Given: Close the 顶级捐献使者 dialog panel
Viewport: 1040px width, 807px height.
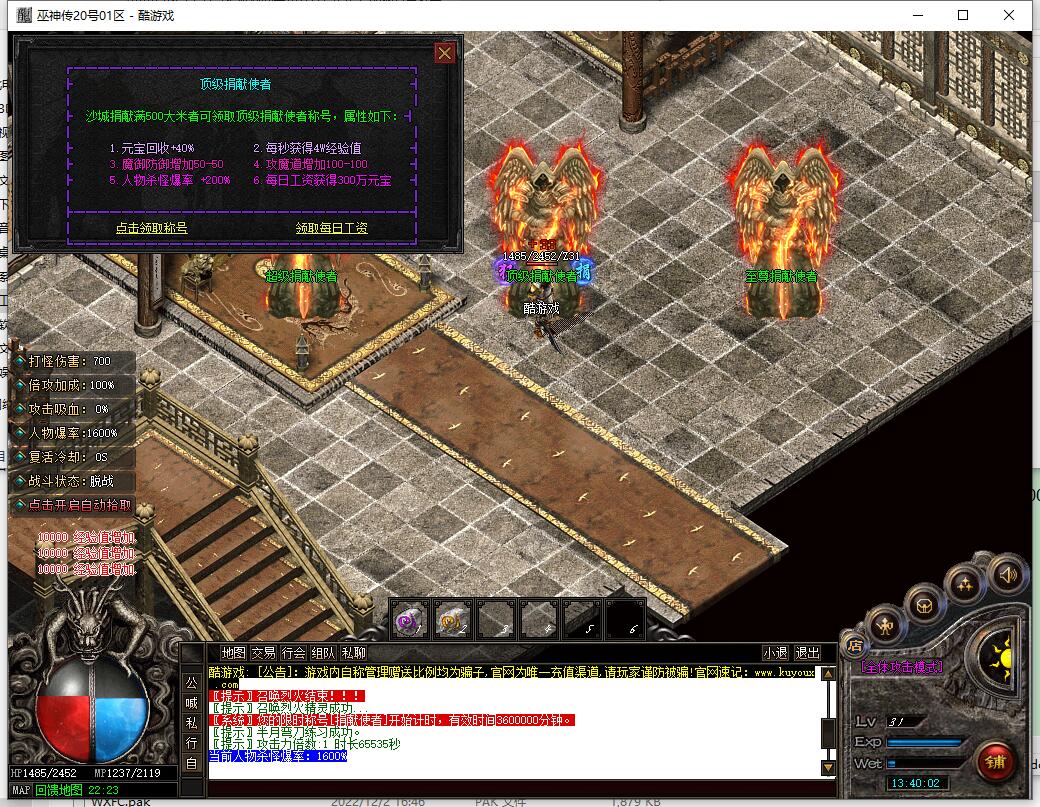Looking at the screenshot, I should [445, 54].
